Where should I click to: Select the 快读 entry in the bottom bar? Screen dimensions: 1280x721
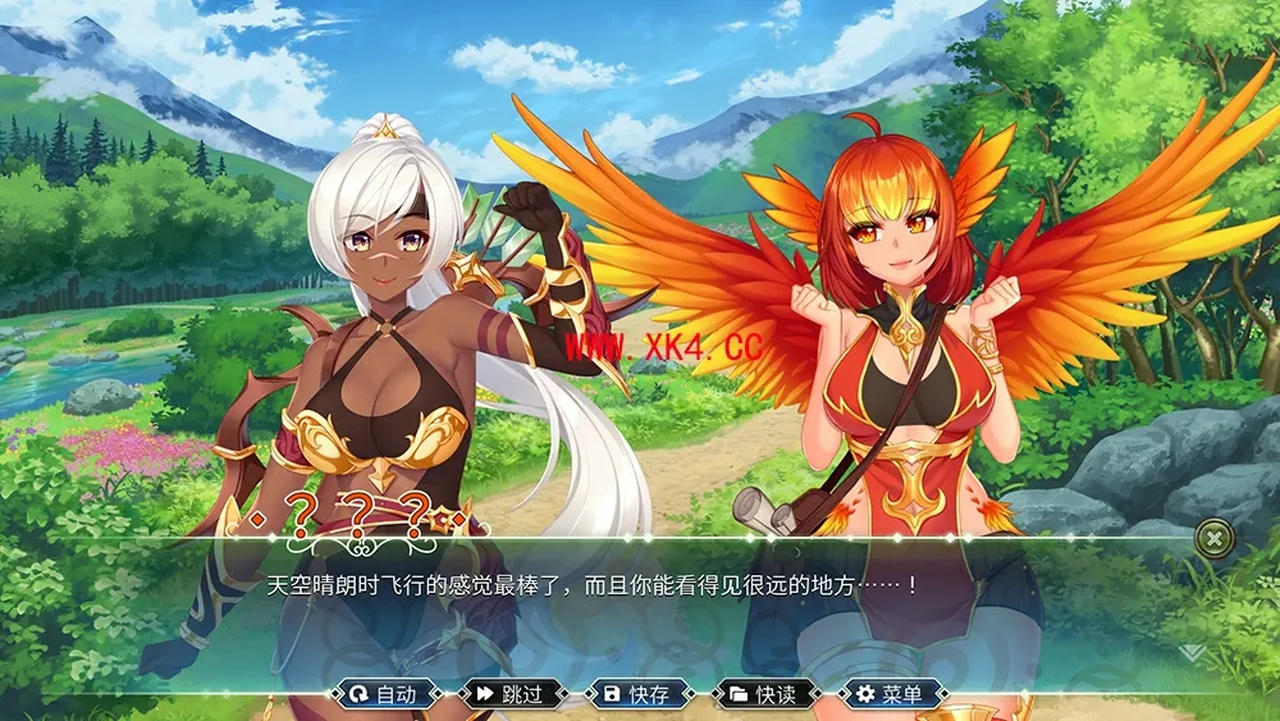point(775,695)
